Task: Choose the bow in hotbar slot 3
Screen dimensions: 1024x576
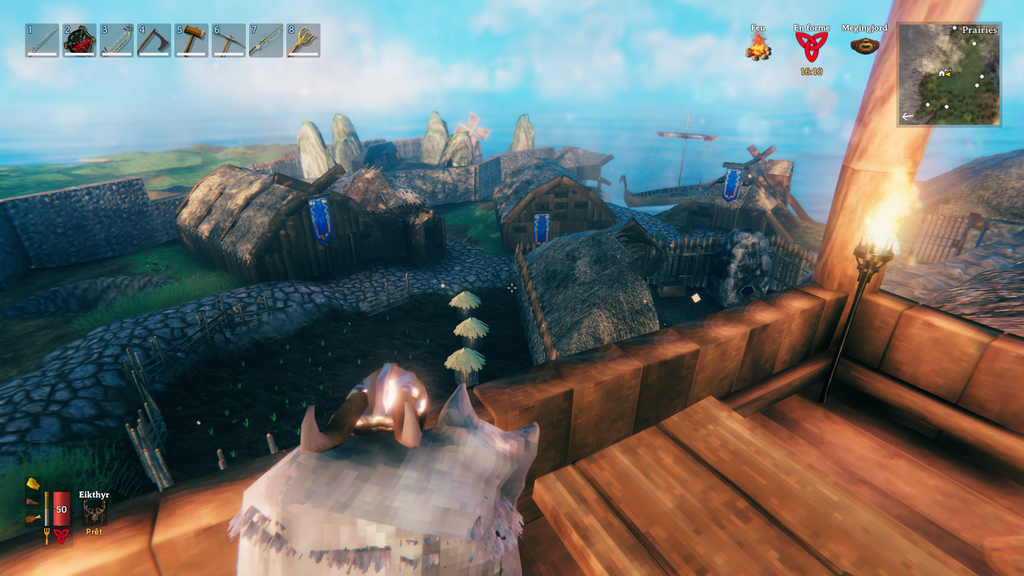Action: (x=117, y=40)
